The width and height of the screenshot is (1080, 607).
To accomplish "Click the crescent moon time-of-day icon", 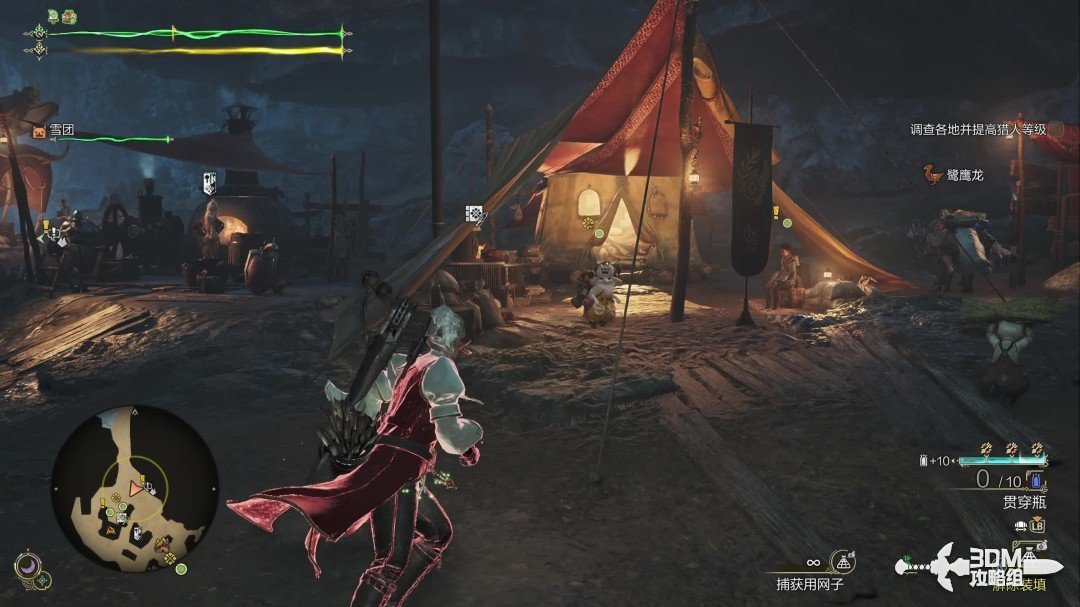I will (29, 565).
